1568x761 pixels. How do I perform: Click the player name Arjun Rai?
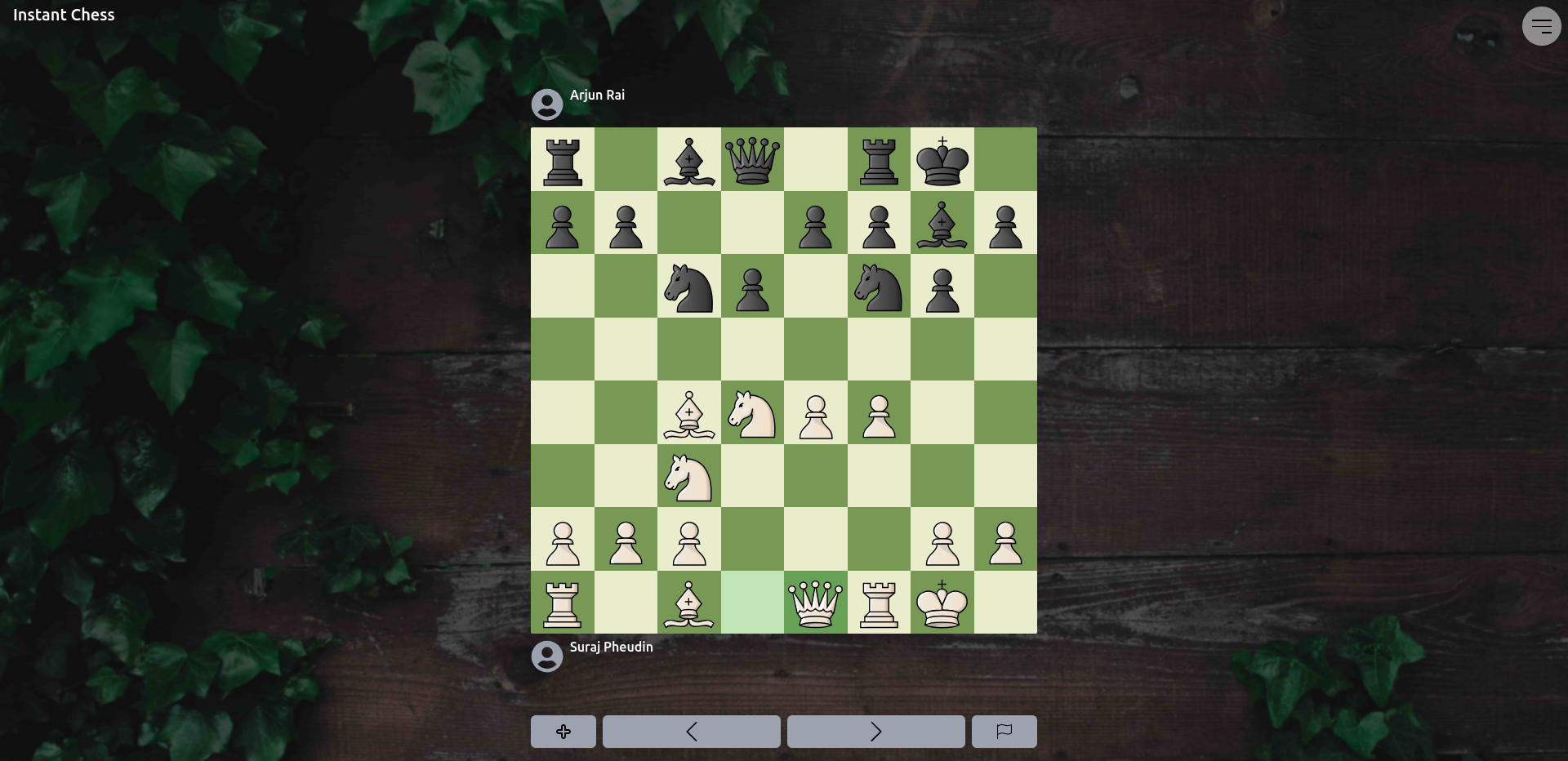tap(597, 95)
